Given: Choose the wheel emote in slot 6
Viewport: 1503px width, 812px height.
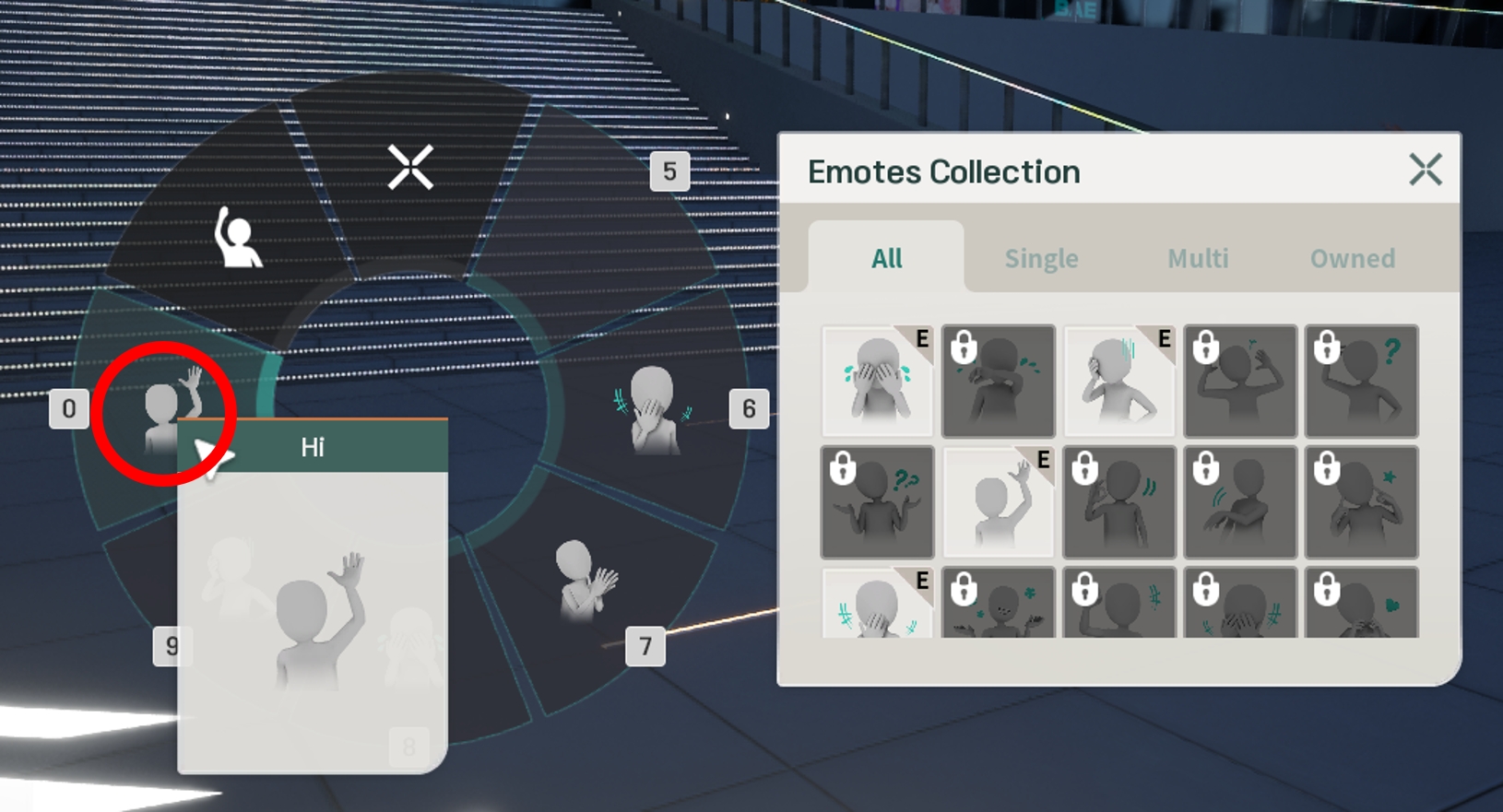Looking at the screenshot, I should [653, 410].
